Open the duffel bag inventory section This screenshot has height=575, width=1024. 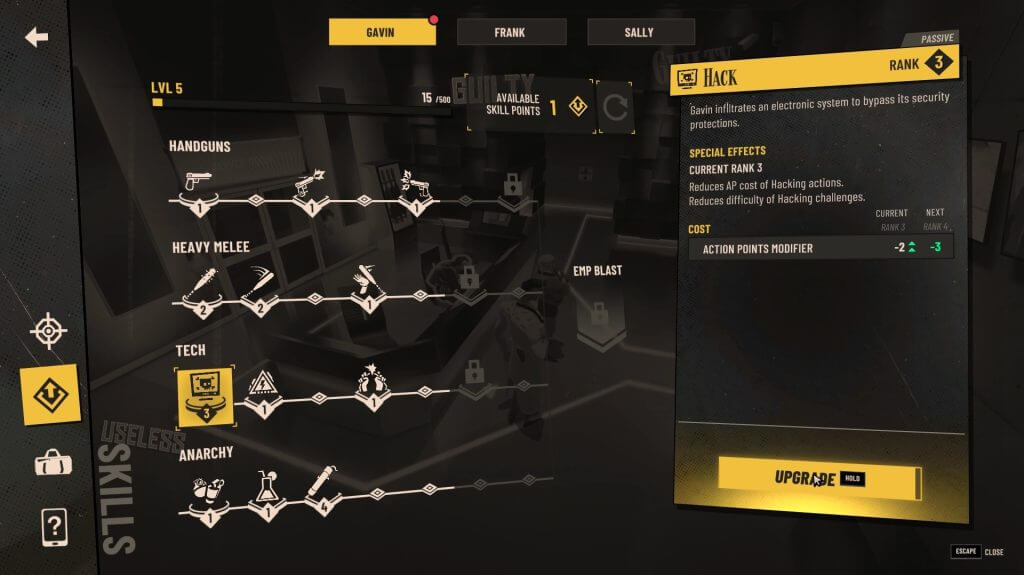coord(51,463)
